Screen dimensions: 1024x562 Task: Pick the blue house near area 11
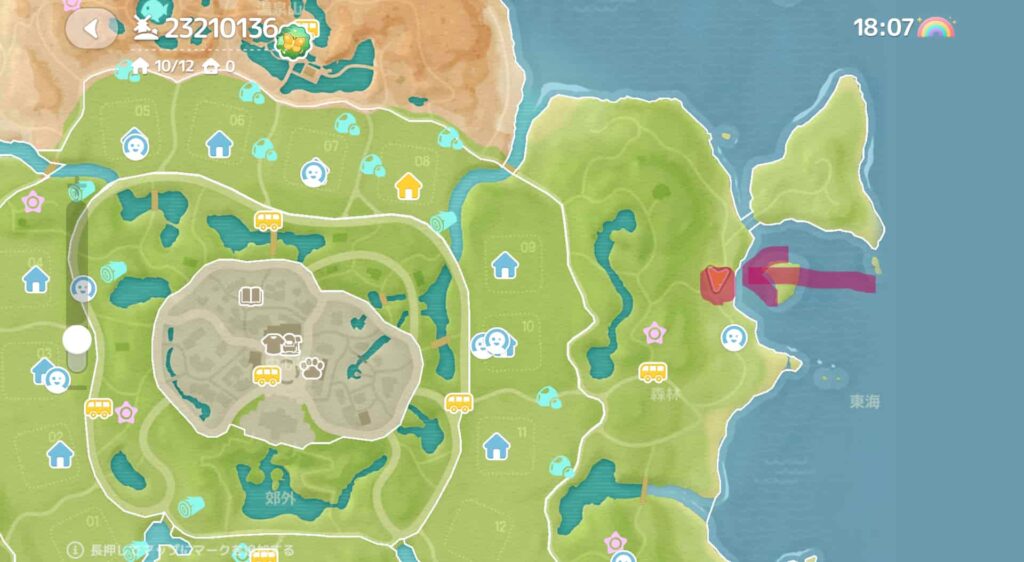497,446
